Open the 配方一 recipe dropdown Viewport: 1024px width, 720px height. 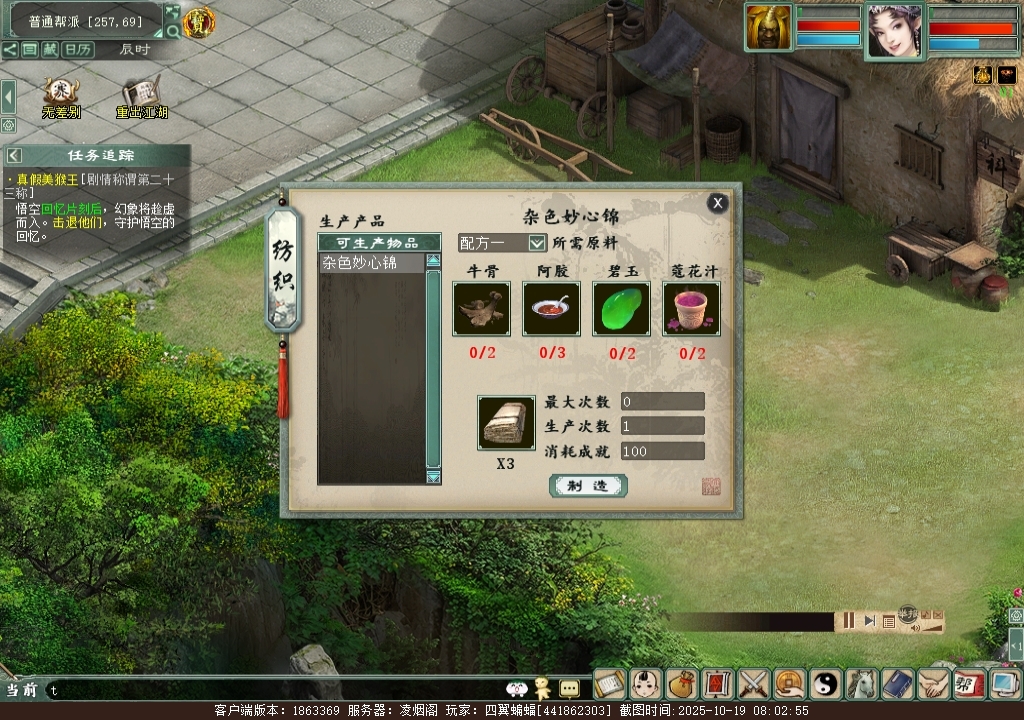[537, 243]
